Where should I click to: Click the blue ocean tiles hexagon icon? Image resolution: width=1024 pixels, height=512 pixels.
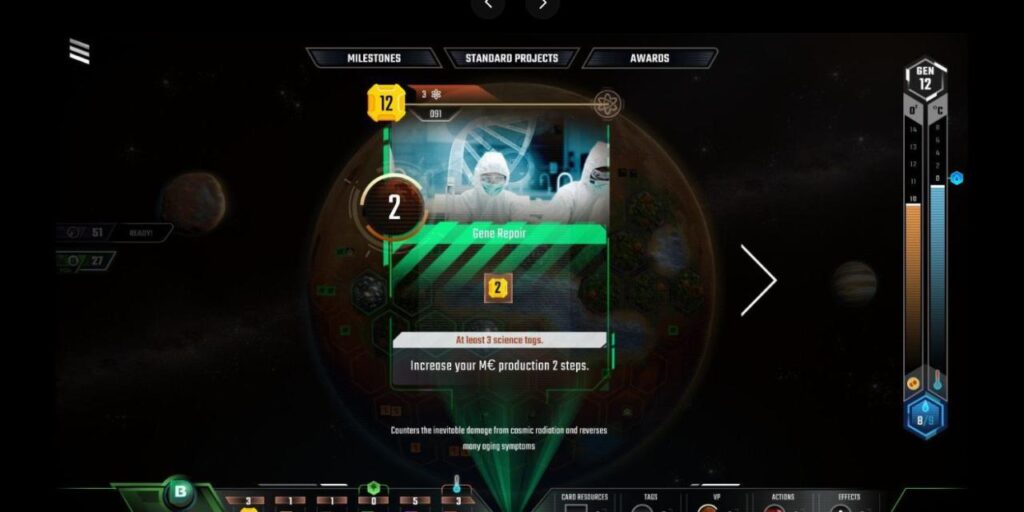925,416
